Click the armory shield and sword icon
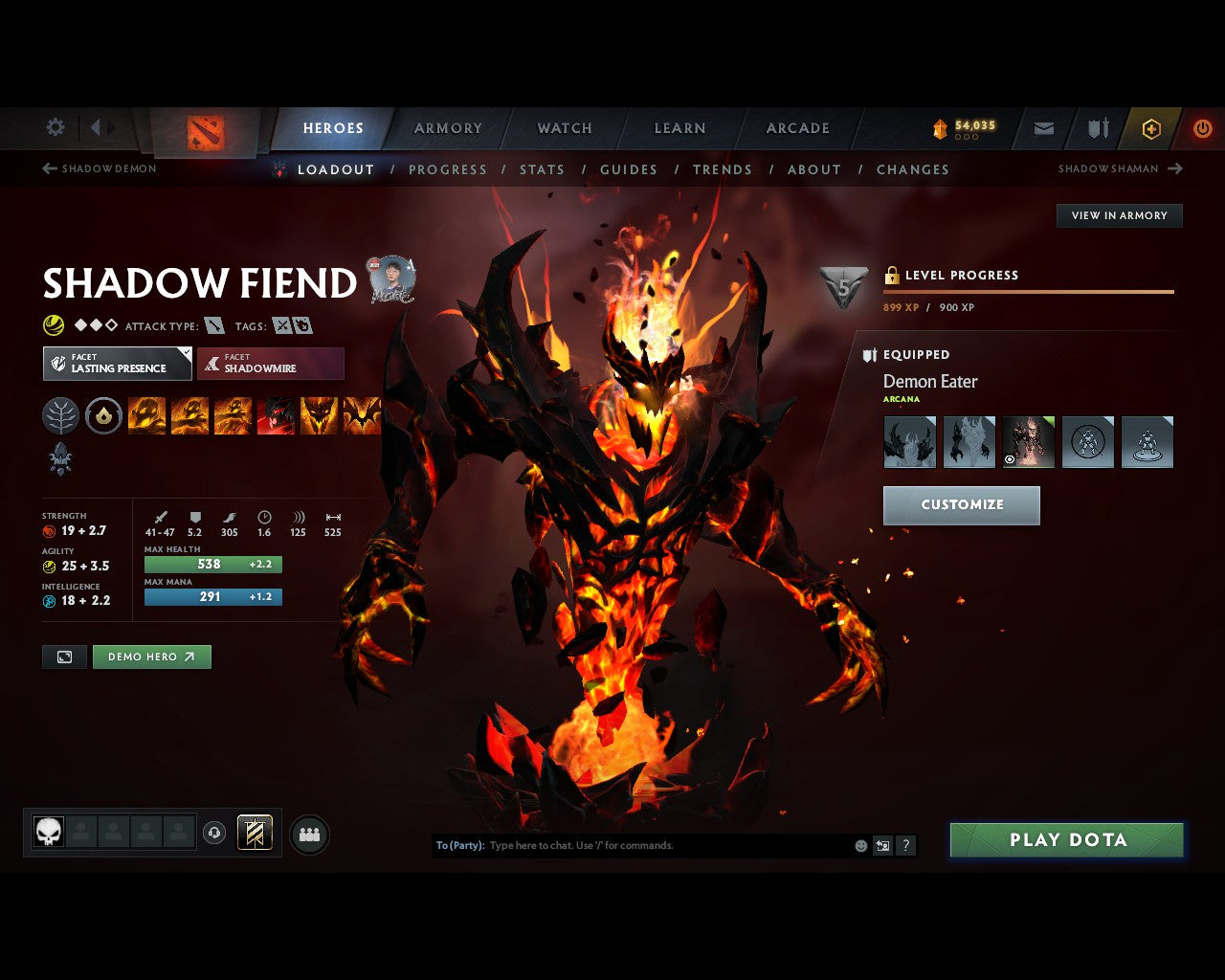Viewport: 1225px width, 980px height. coord(1097,128)
